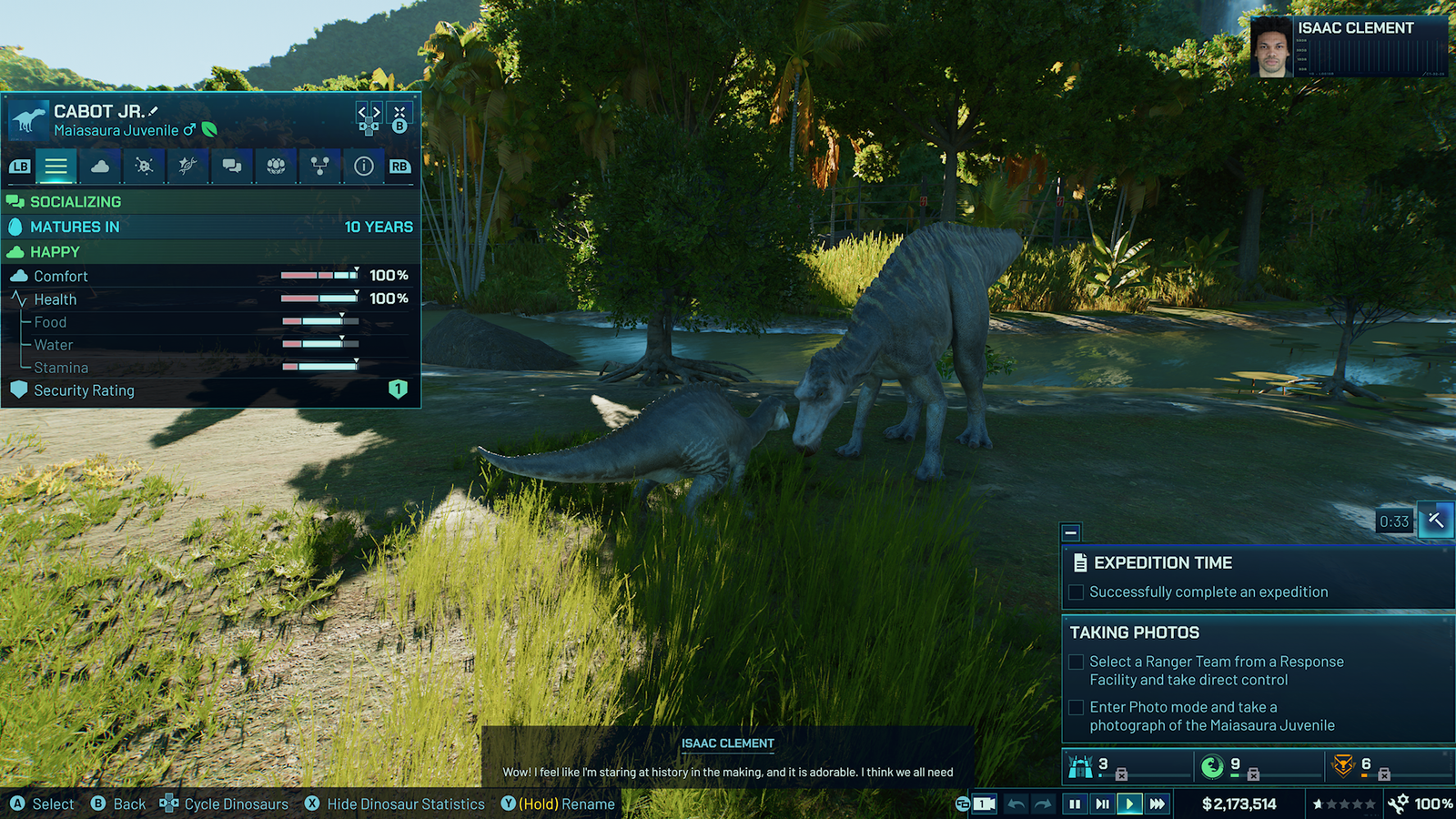Select the overview list tab
Screen dimensions: 1456x819
(56, 166)
